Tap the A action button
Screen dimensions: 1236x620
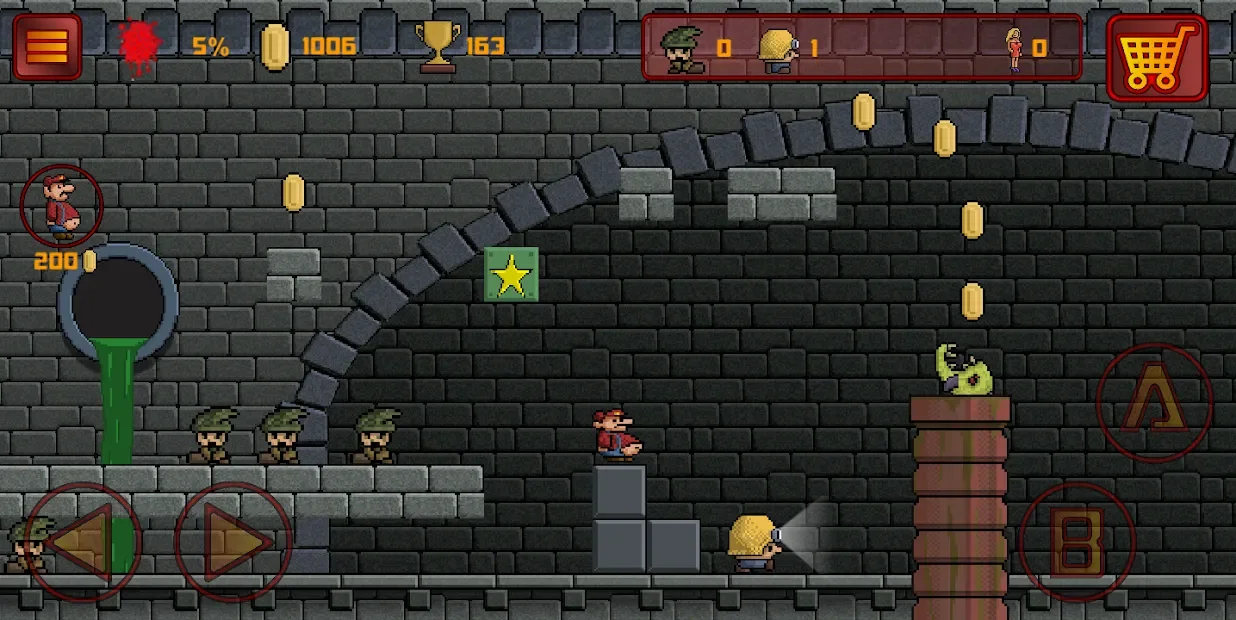pyautogui.click(x=1154, y=402)
